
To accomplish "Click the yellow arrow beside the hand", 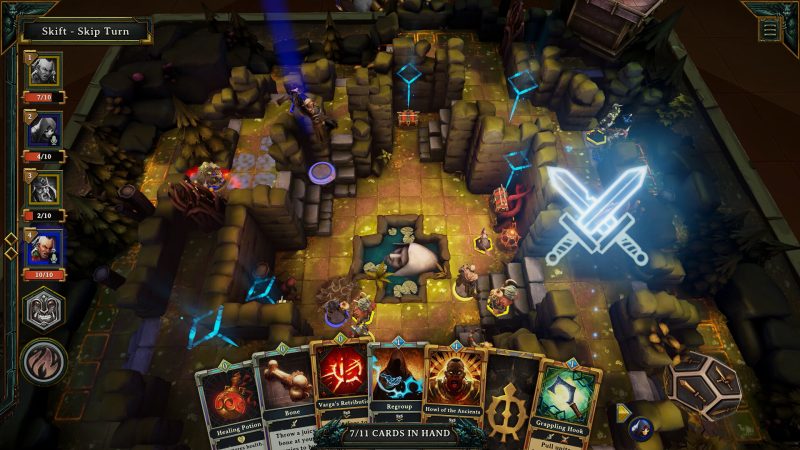I will tap(622, 409).
